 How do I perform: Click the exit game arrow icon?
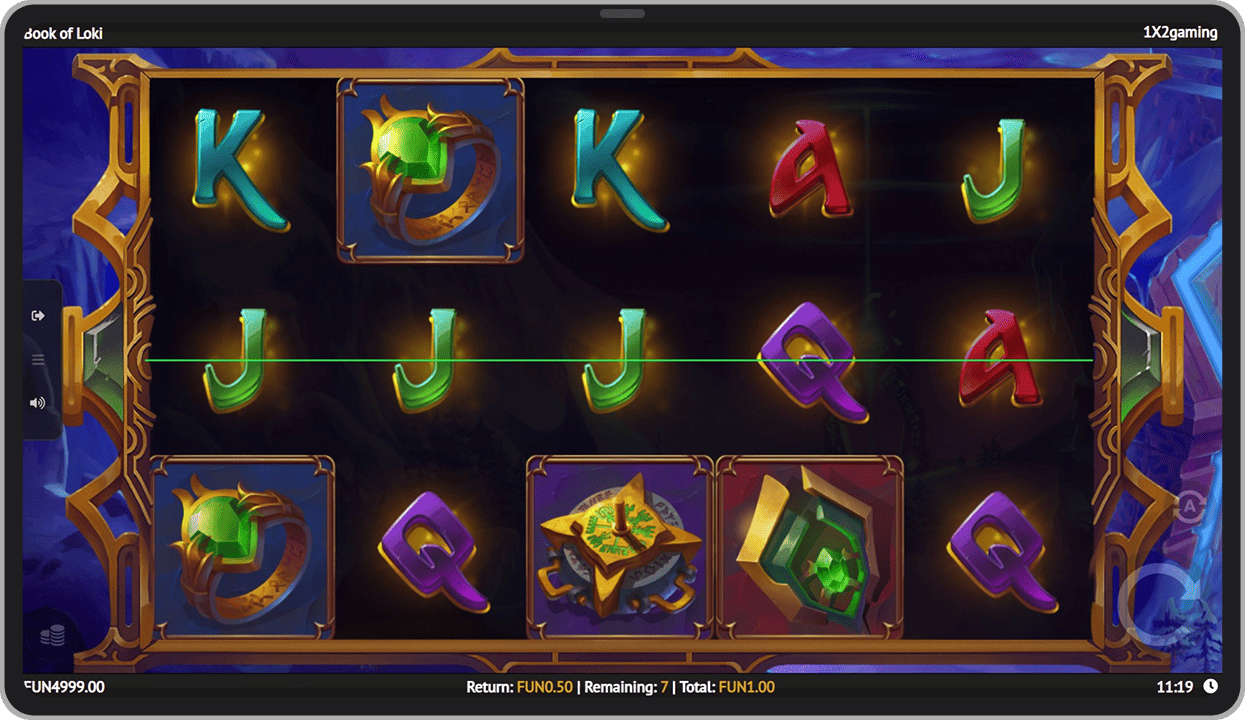[x=38, y=316]
